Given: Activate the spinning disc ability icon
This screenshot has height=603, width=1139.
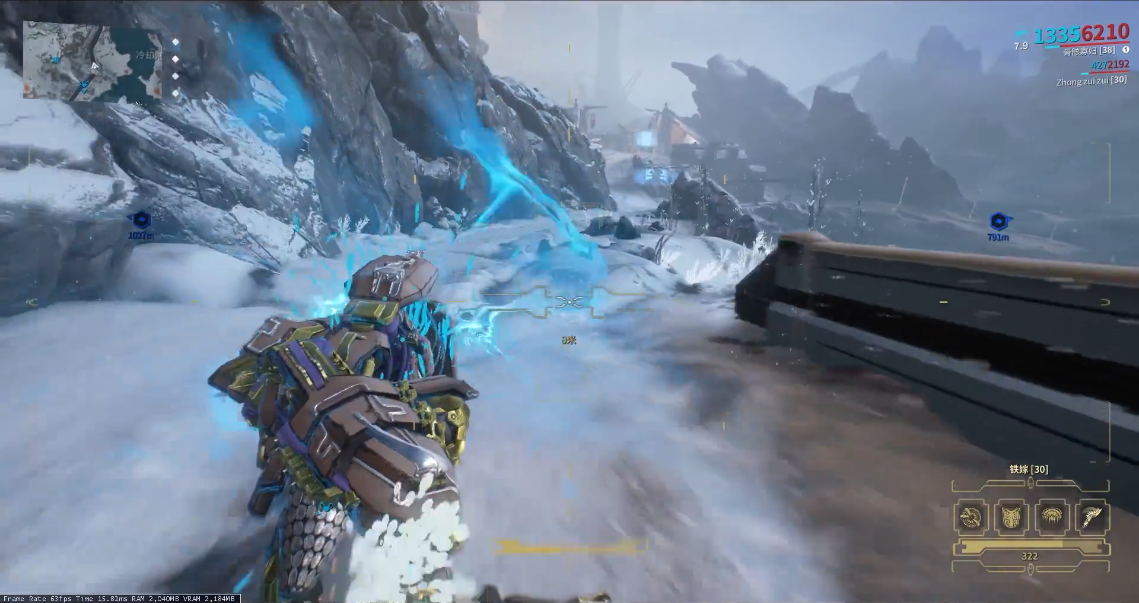Looking at the screenshot, I should click(970, 516).
